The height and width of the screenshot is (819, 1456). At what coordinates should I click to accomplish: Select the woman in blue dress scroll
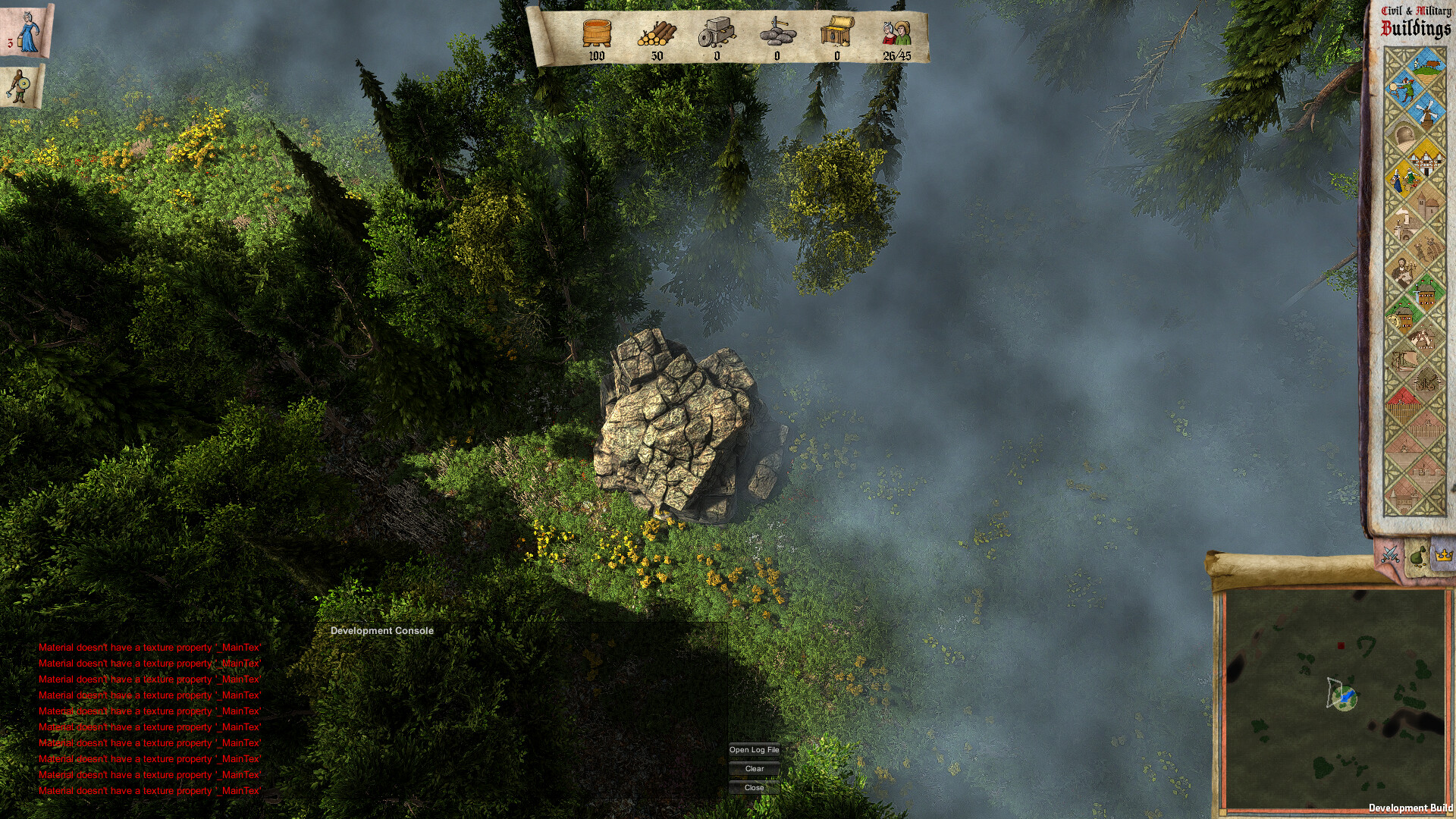pyautogui.click(x=27, y=30)
